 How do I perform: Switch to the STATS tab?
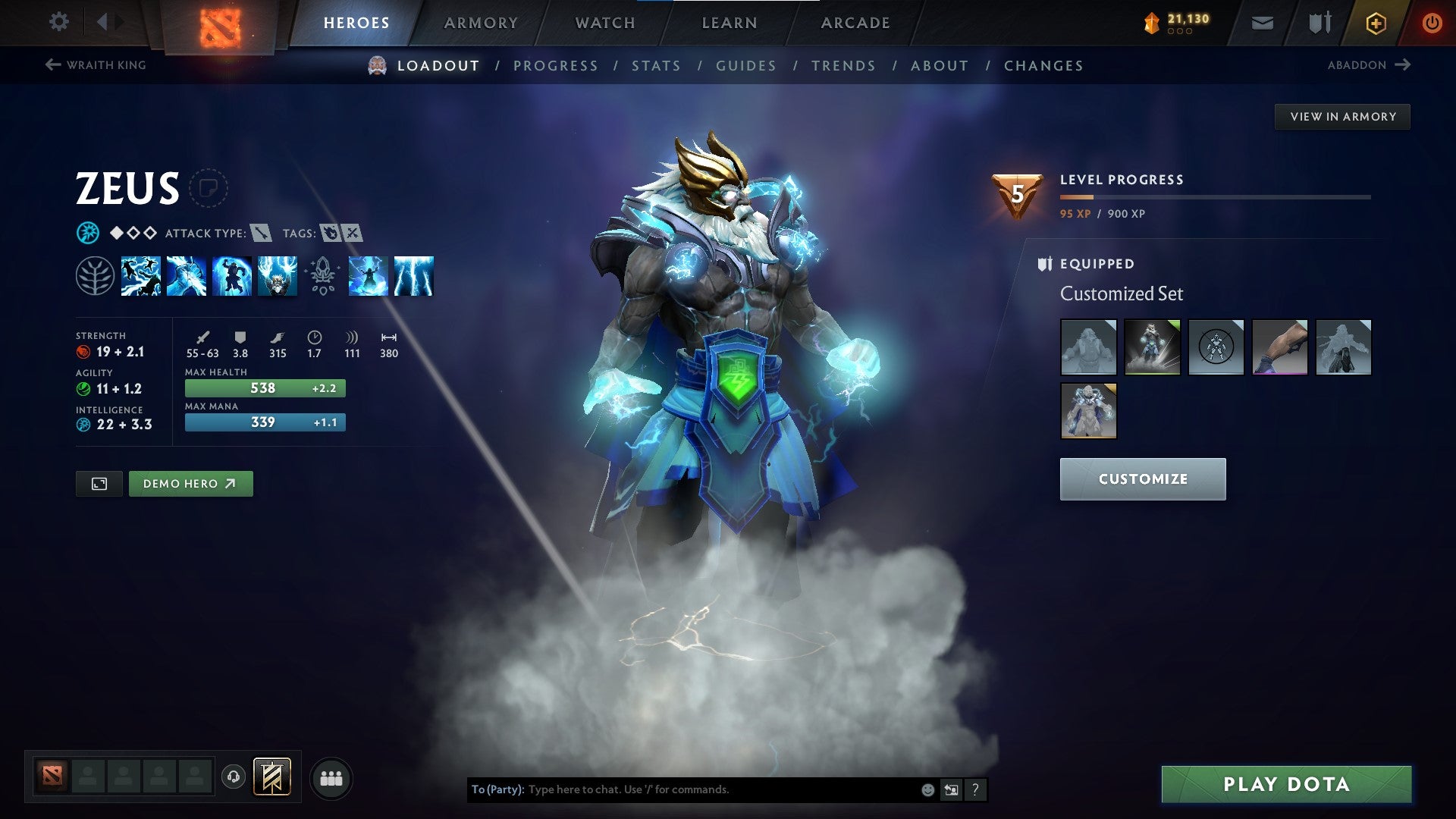point(657,66)
